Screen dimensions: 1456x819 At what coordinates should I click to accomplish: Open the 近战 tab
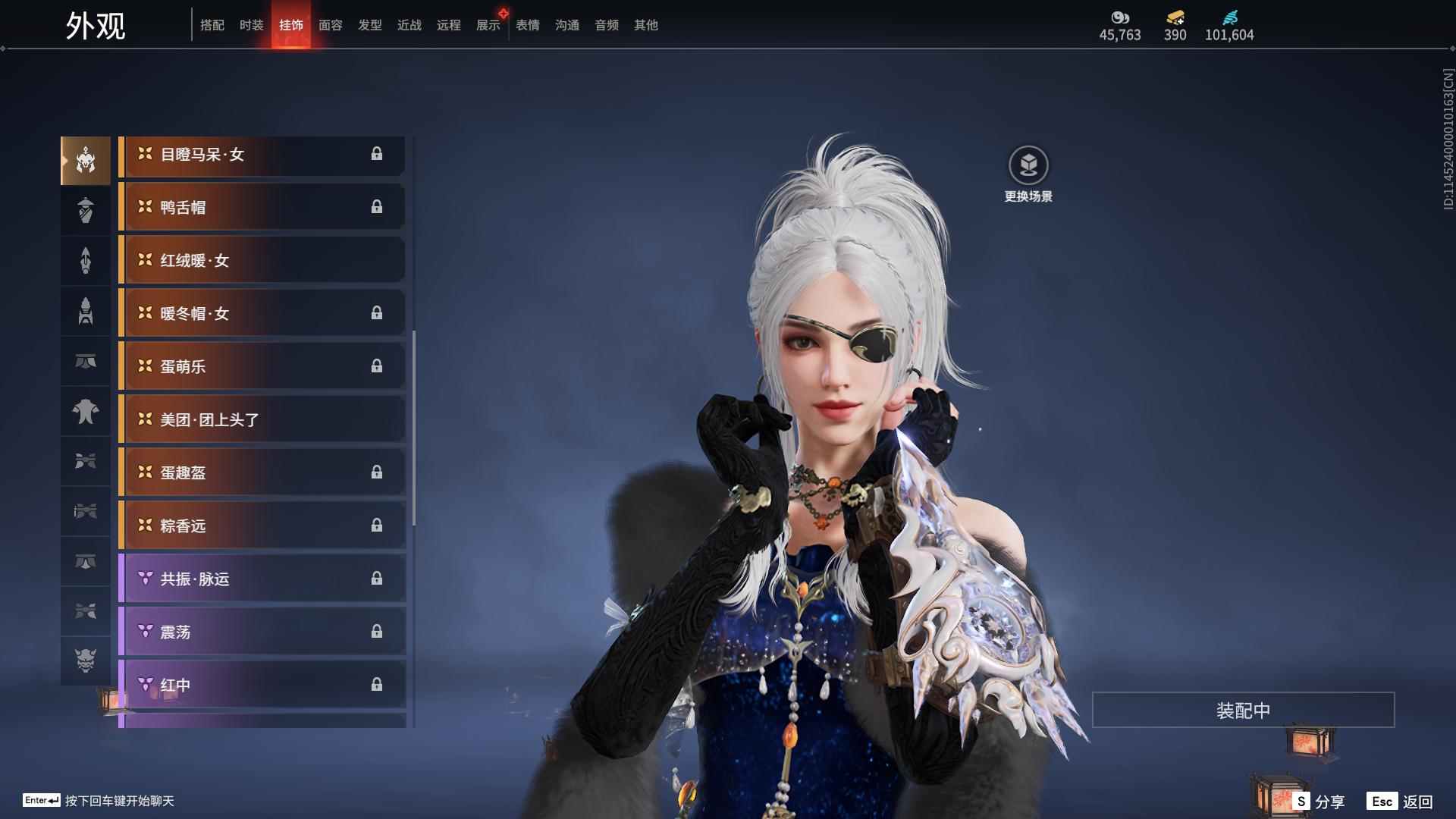pyautogui.click(x=409, y=25)
